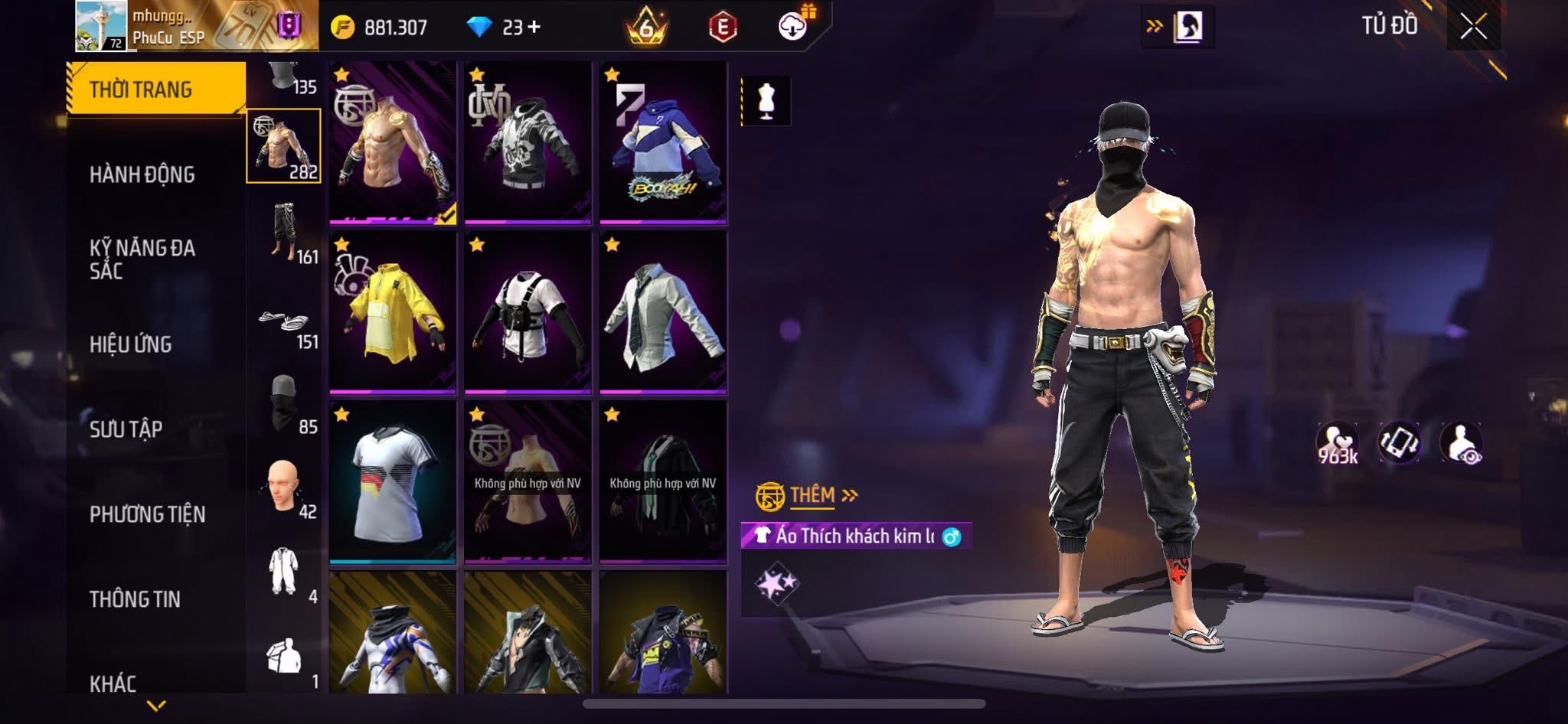1568x724 pixels.
Task: Open the Phương Tiện tab
Action: pyautogui.click(x=148, y=514)
